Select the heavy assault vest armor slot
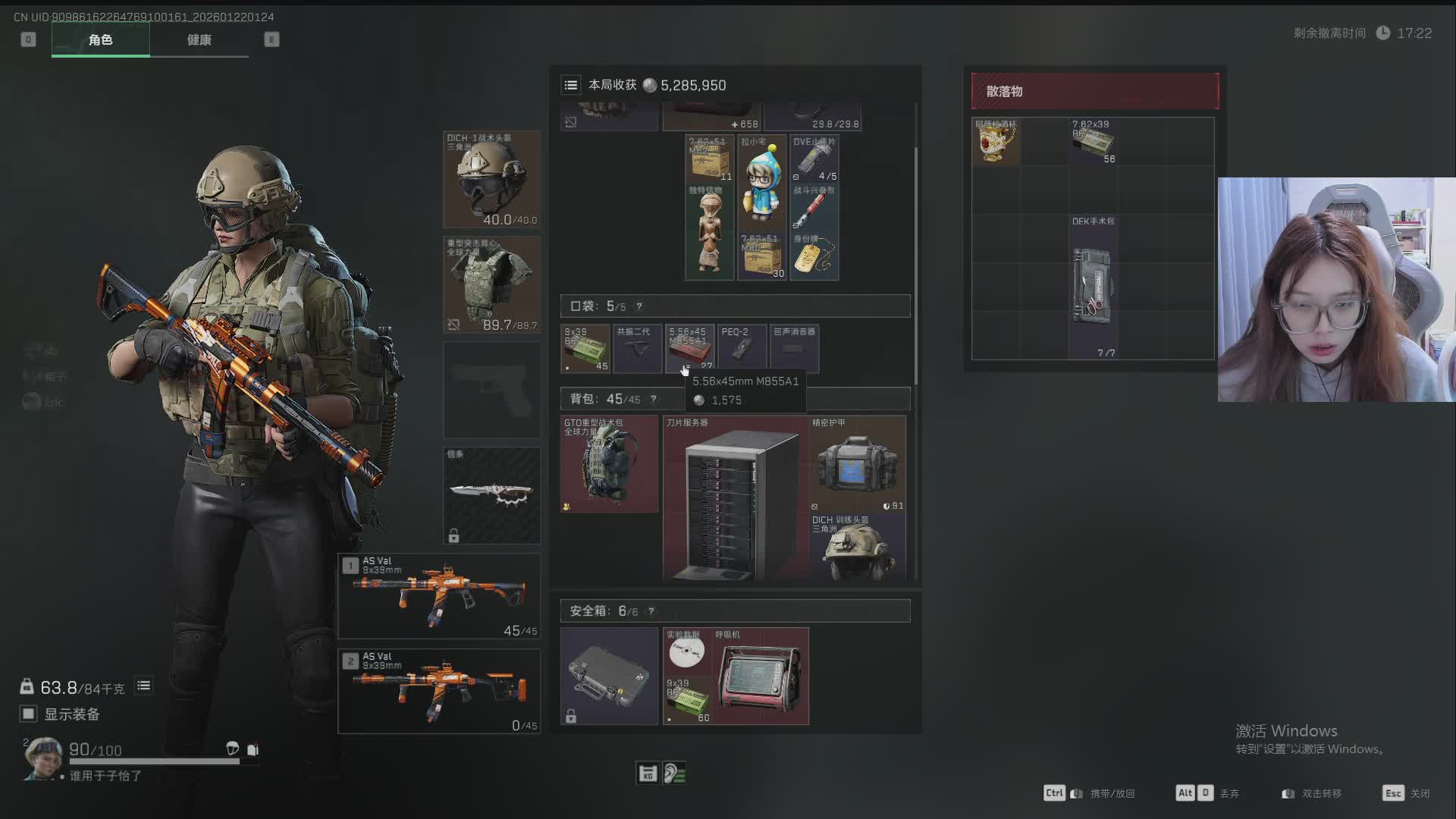The image size is (1456, 819). coord(491,284)
